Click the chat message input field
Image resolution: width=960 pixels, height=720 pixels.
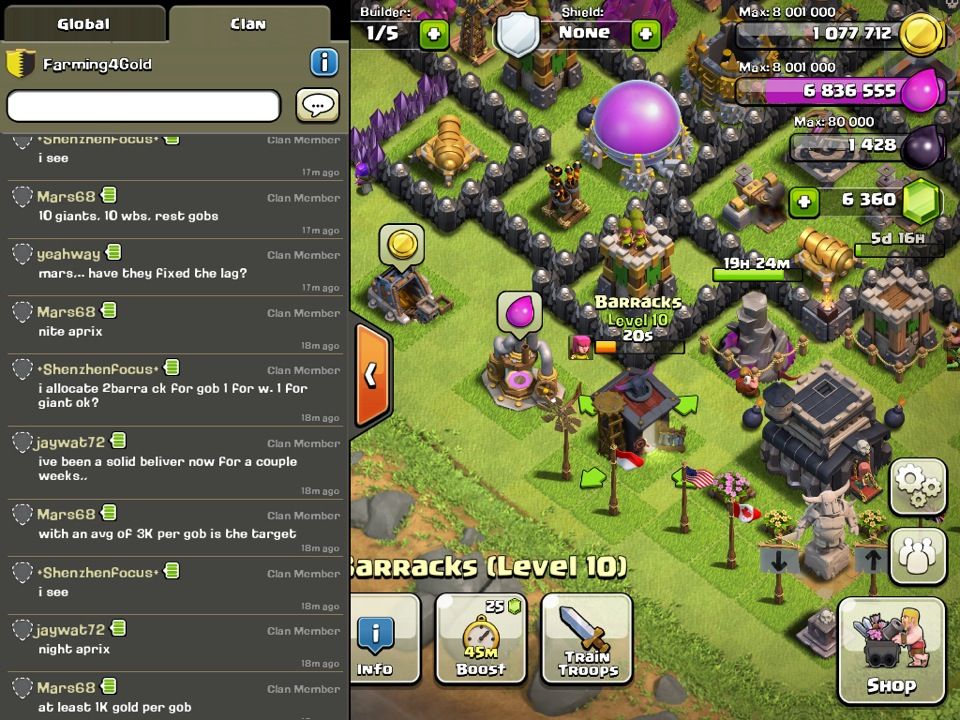(144, 105)
